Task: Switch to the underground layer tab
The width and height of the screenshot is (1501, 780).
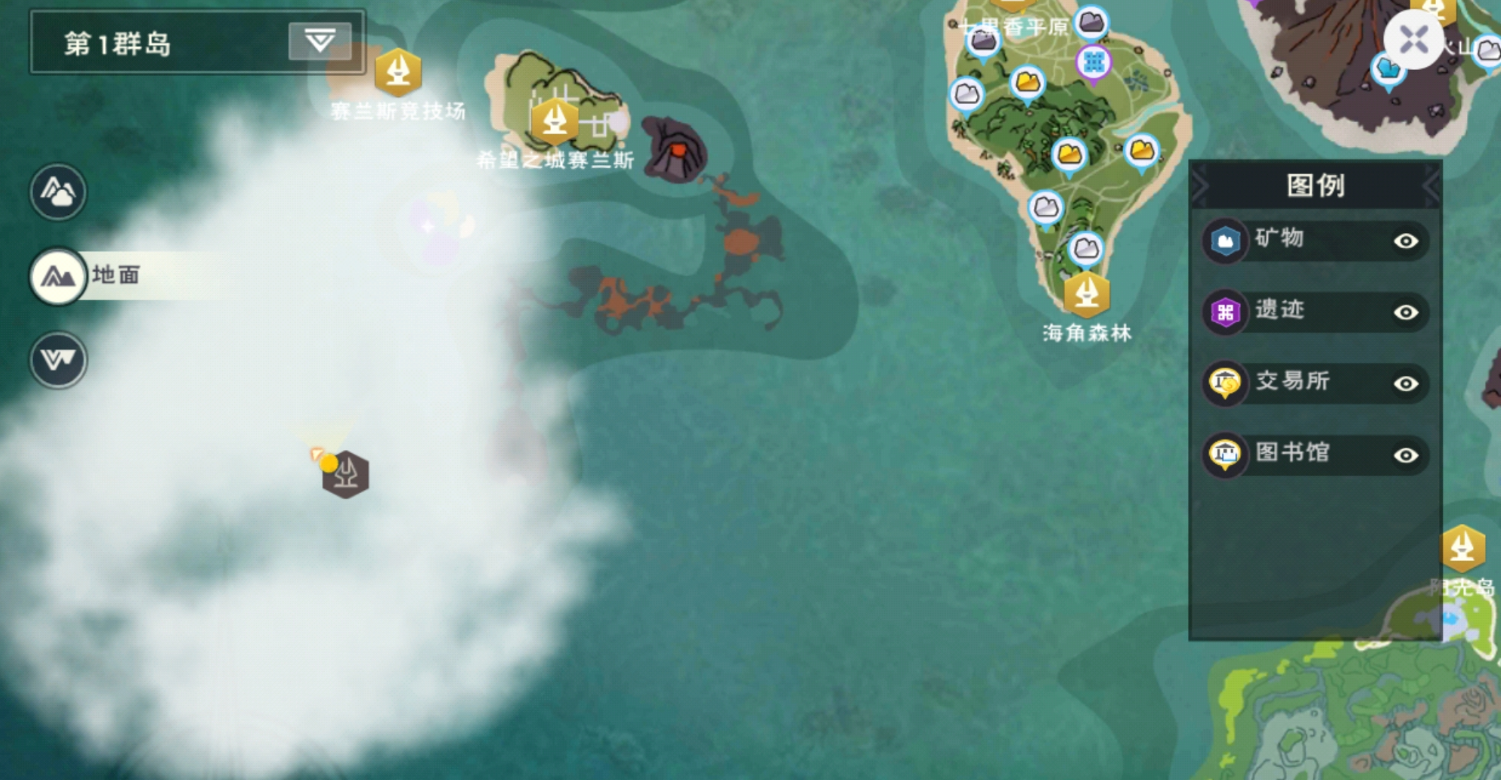Action: click(58, 360)
